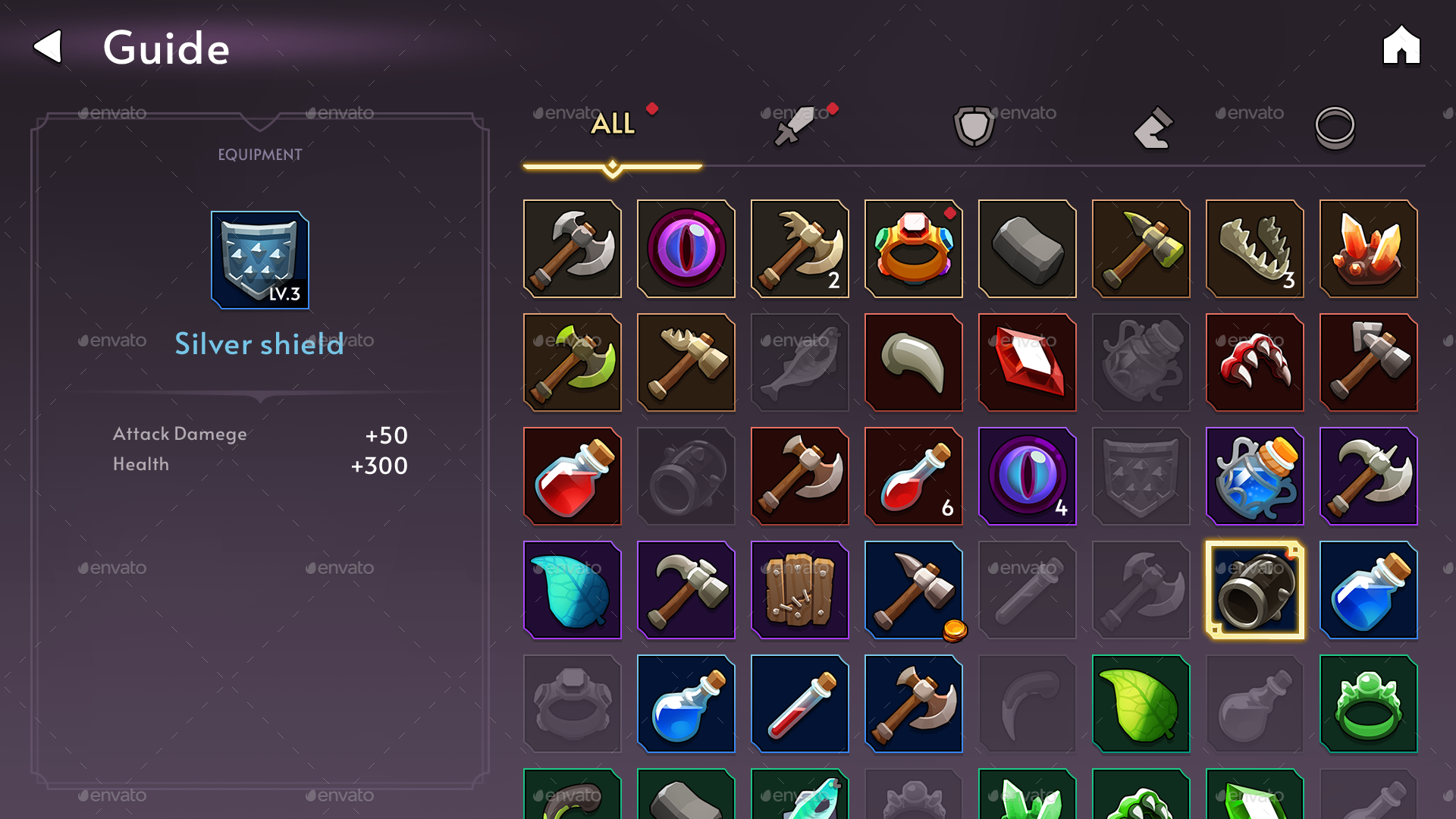Open the orange gemmed ring with red notification dot
Image resolution: width=1456 pixels, height=819 pixels.
point(914,249)
